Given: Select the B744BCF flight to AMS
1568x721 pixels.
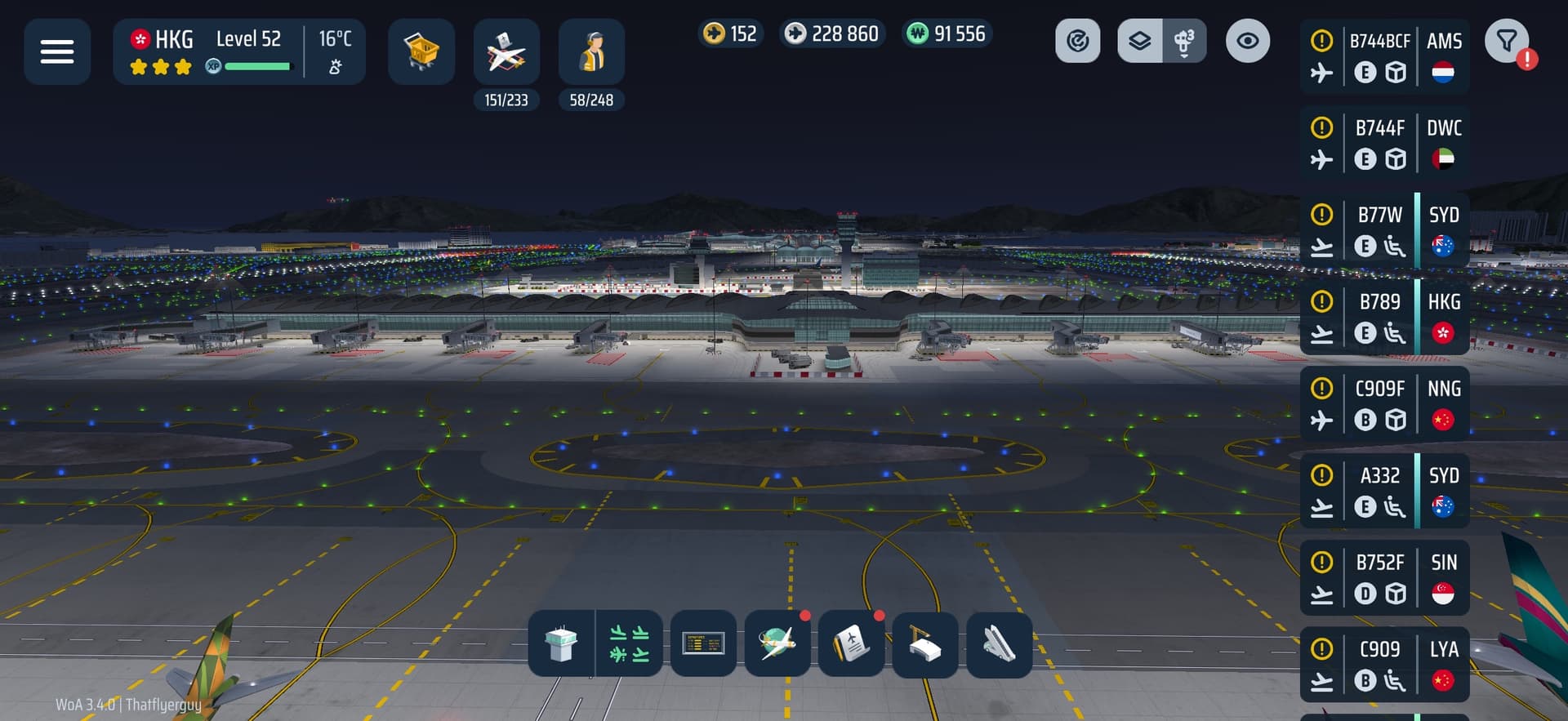Looking at the screenshot, I should 1384,56.
